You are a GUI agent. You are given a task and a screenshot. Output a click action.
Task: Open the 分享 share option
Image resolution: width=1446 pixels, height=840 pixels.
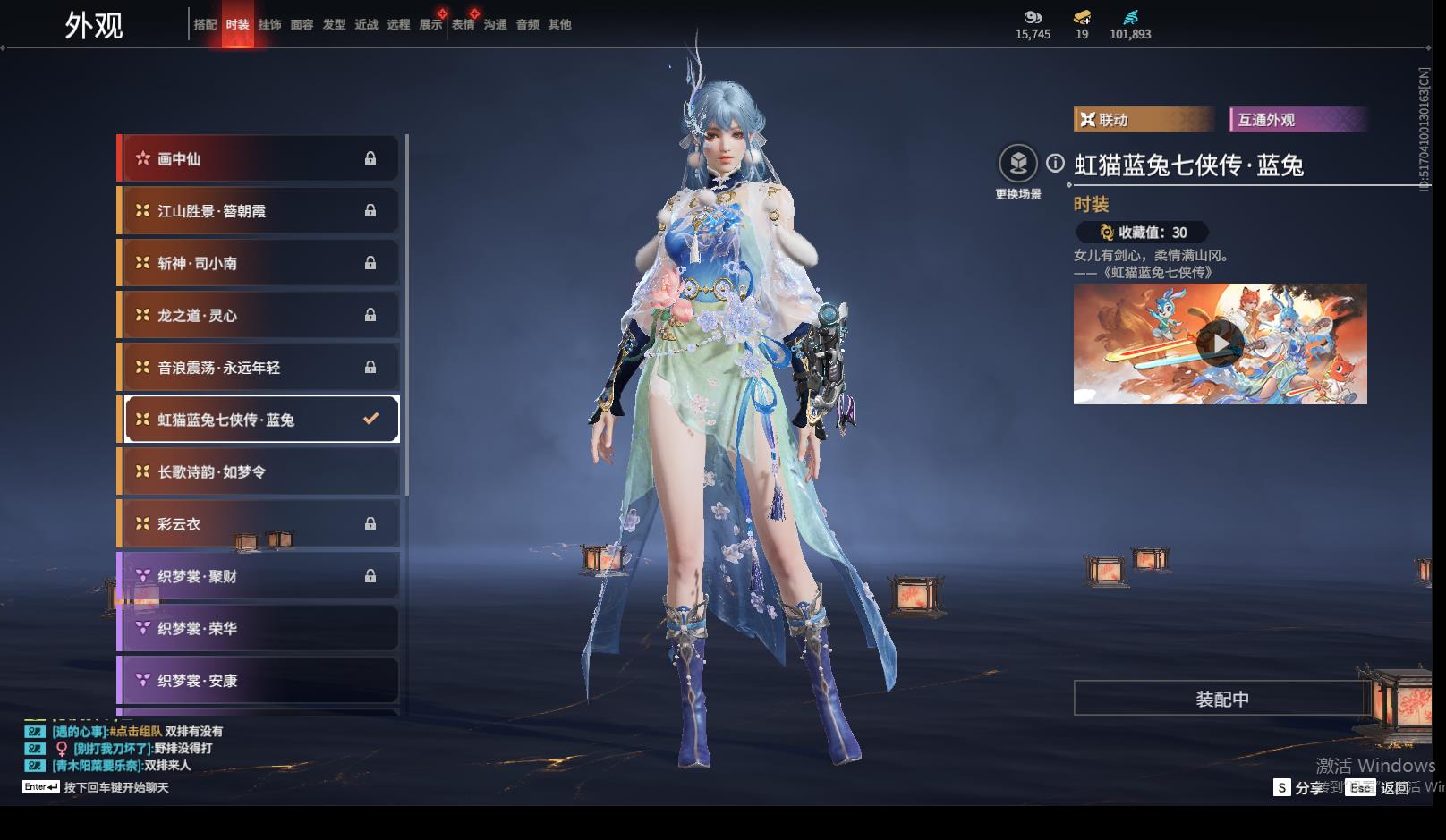coord(1298,788)
